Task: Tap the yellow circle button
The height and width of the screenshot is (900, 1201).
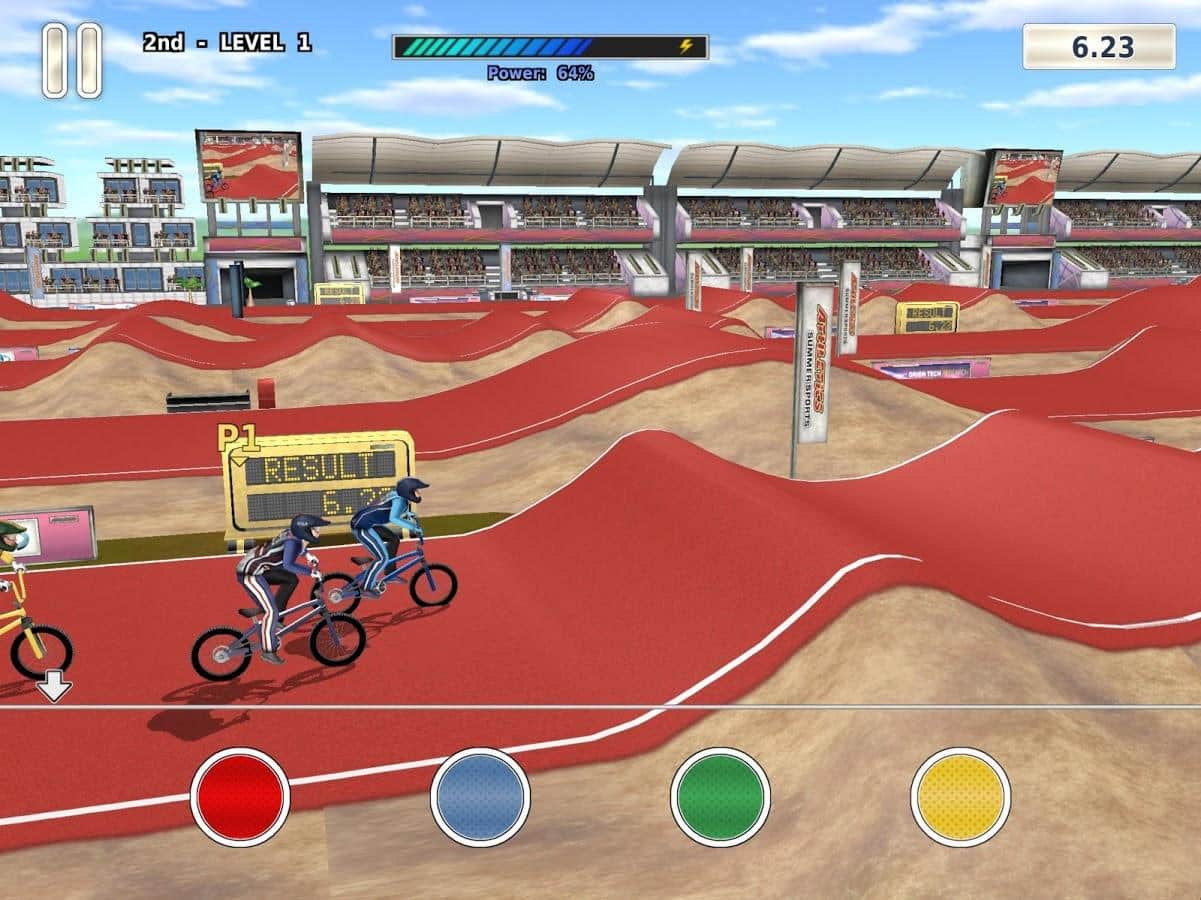Action: tap(960, 797)
